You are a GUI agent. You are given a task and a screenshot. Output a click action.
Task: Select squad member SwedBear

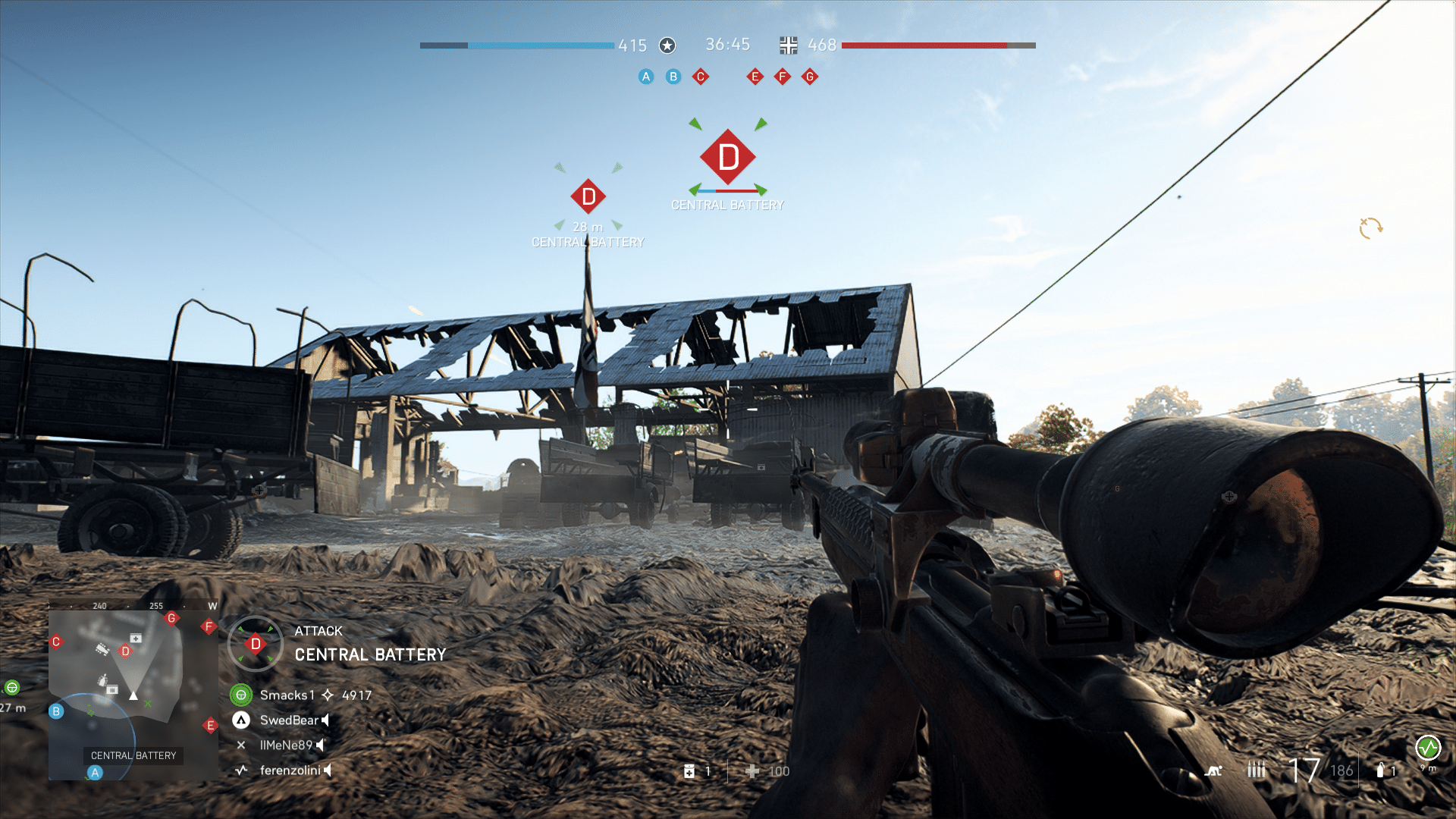coord(289,720)
